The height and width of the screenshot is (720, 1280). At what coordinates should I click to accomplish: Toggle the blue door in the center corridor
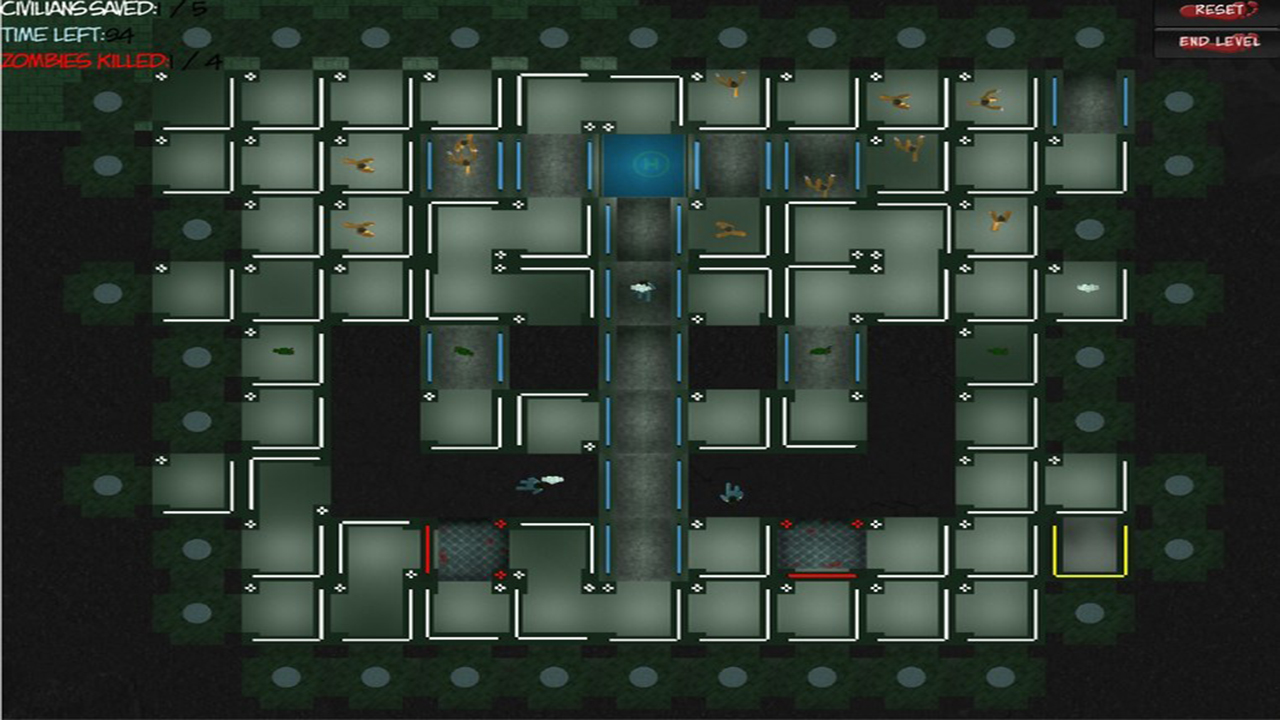click(610, 290)
